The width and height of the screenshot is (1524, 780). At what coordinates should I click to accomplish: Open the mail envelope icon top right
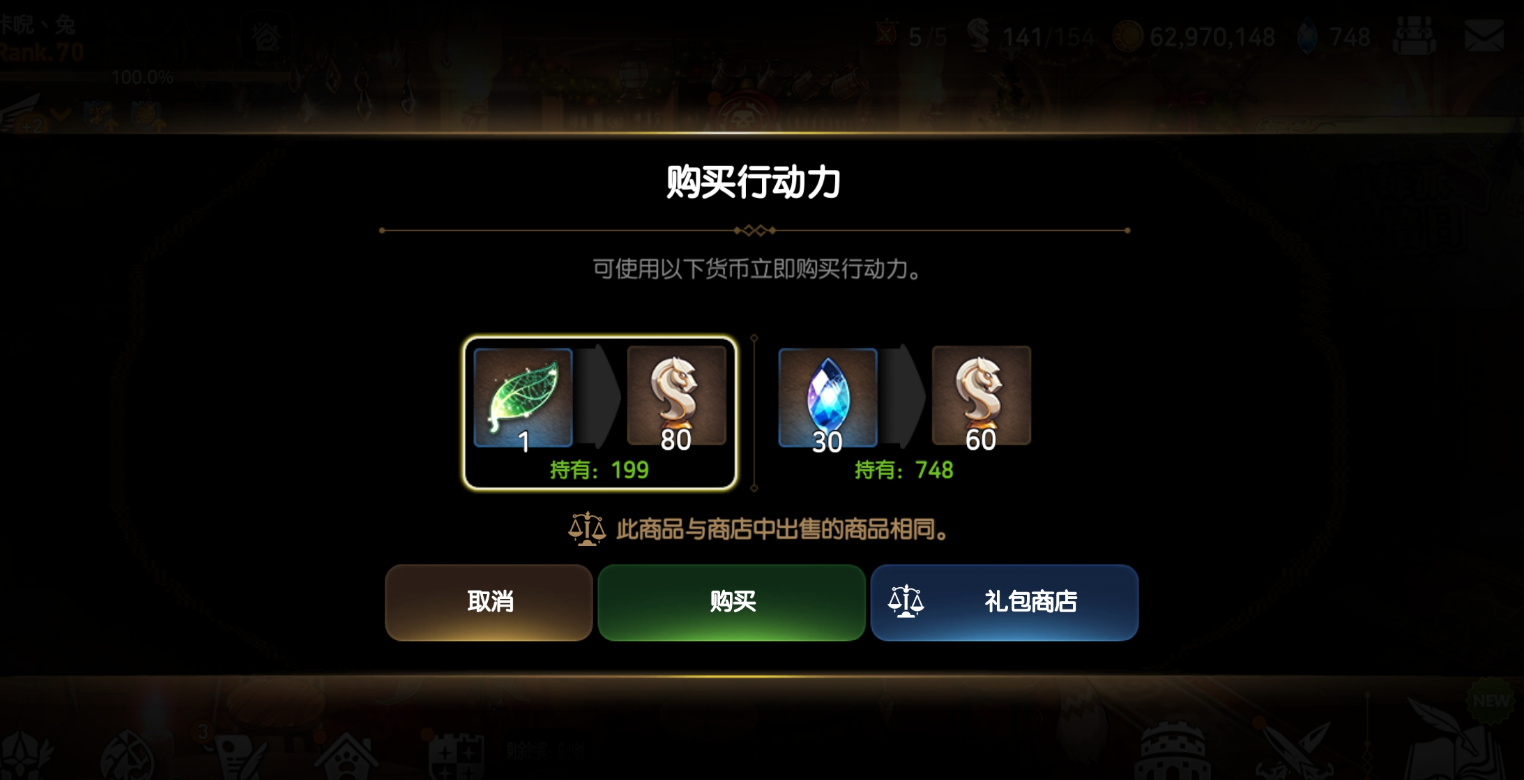point(1484,36)
